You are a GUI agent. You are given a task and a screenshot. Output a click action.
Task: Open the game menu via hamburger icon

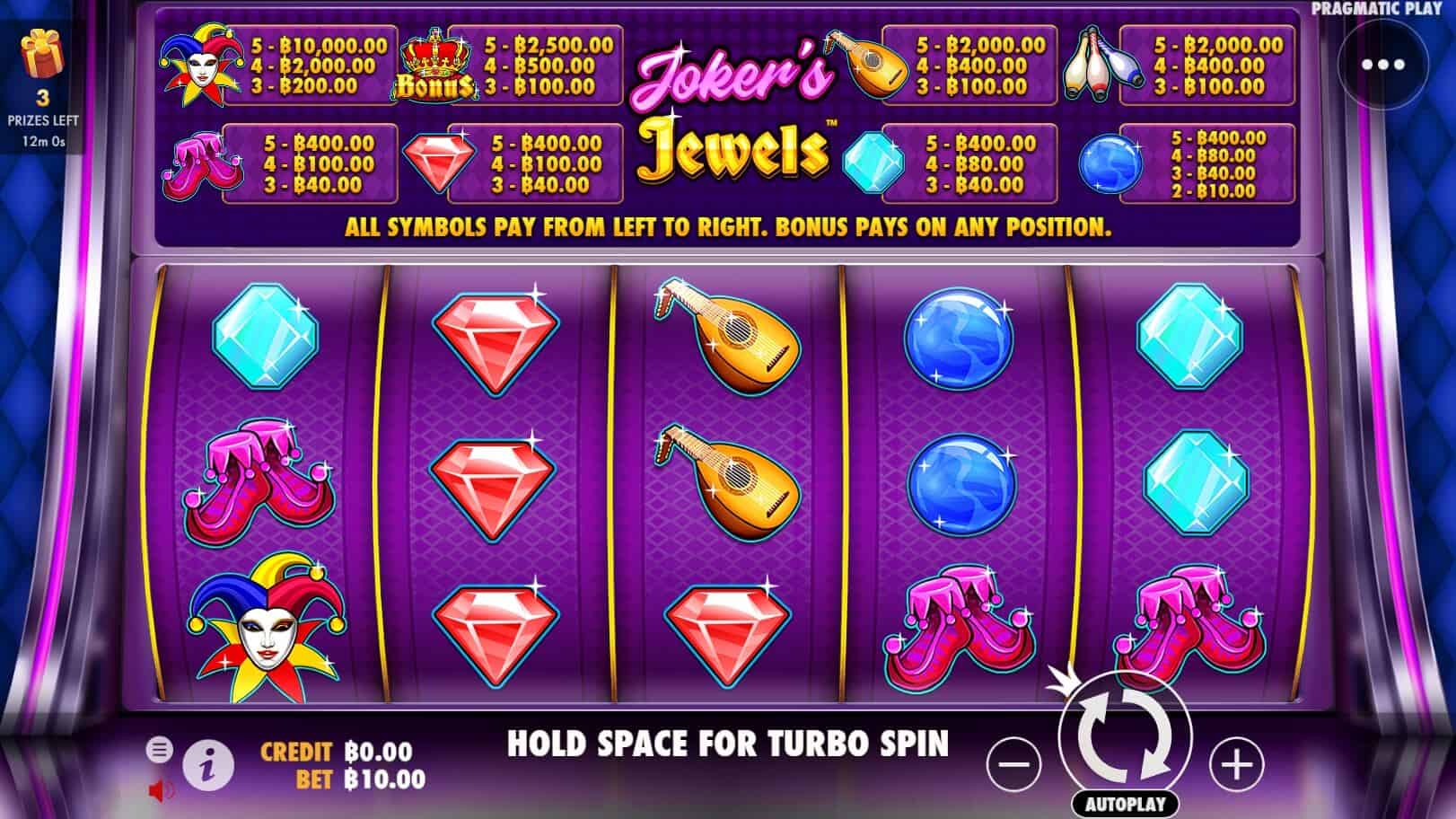click(162, 747)
